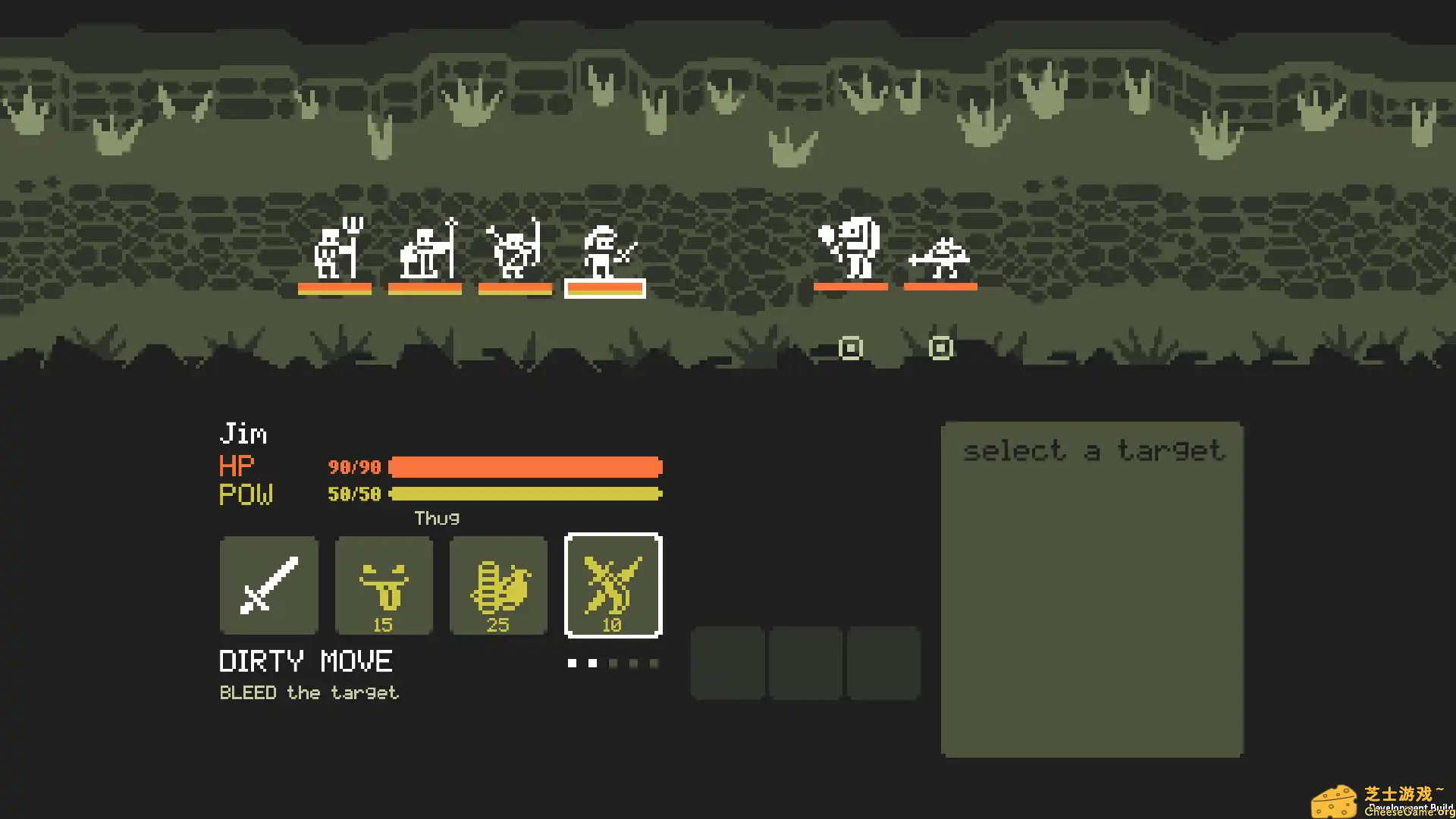
Task: Toggle the target circle under the ogre
Action: (x=849, y=347)
